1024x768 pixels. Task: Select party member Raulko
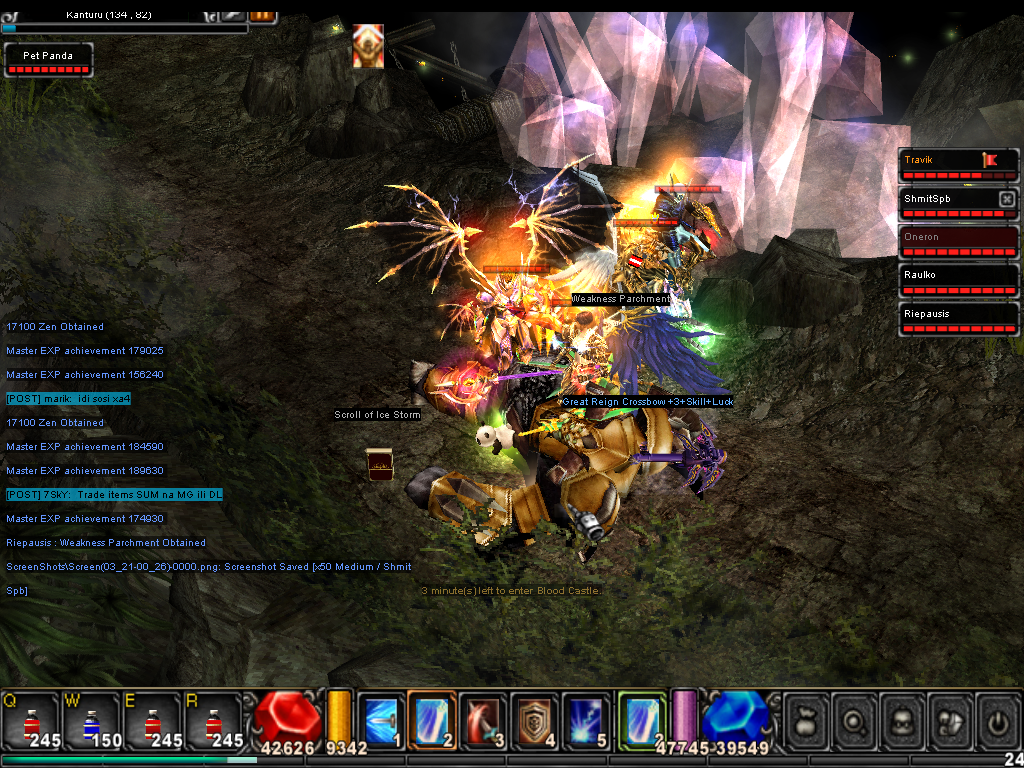click(x=958, y=280)
